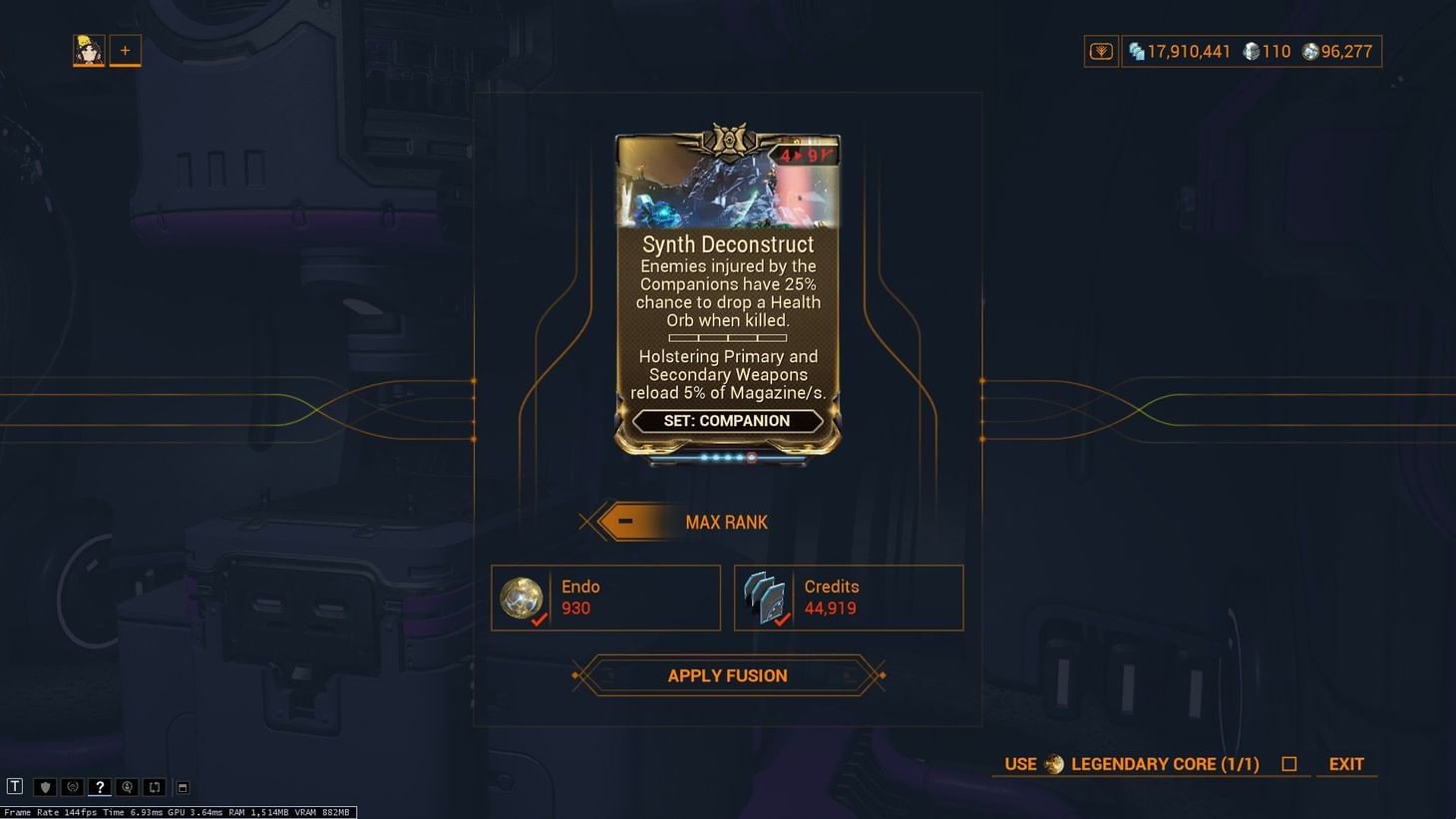1456x819 pixels.
Task: Click the platinum currency icon
Action: 1253,51
